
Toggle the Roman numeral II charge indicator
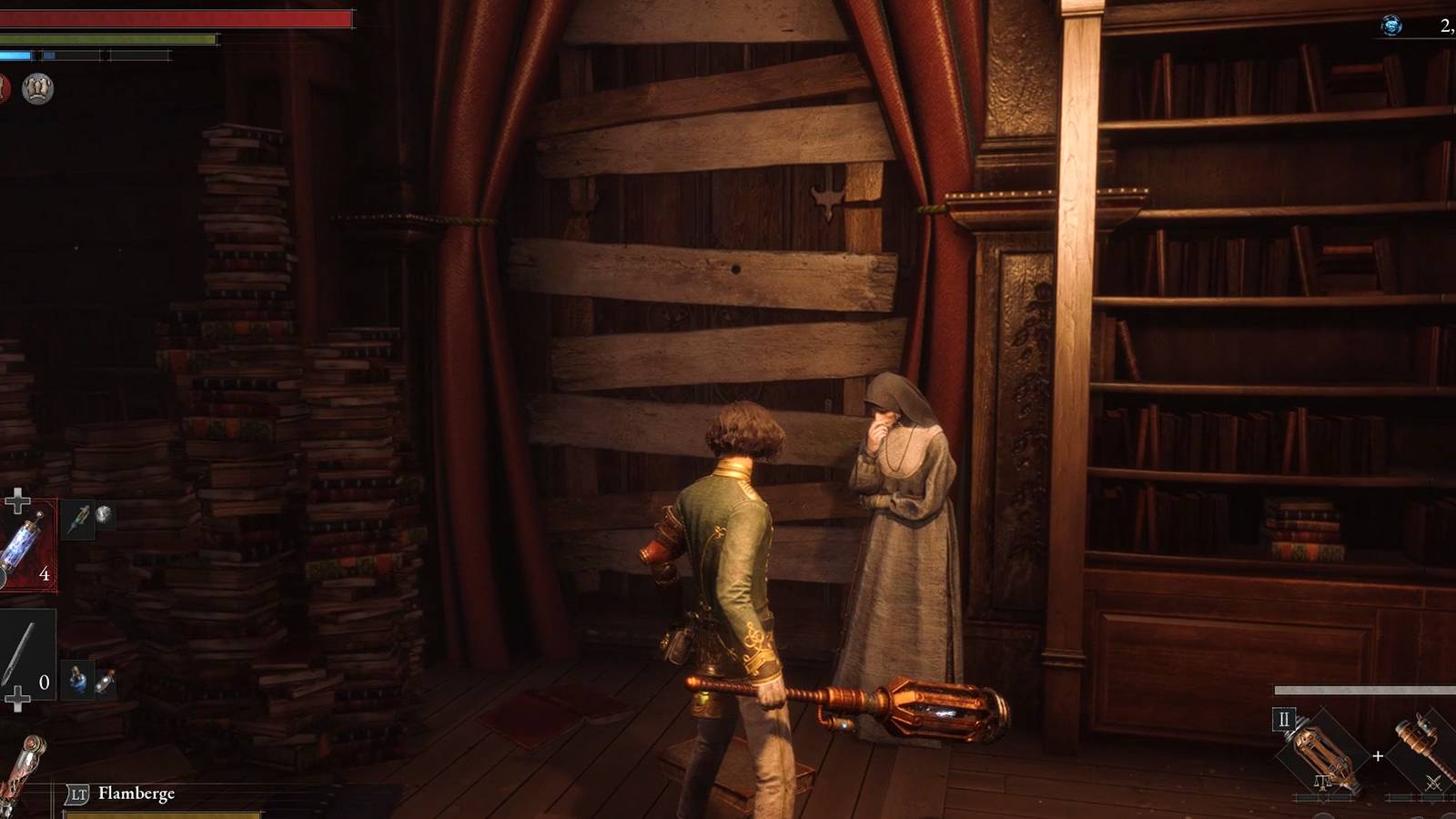click(1285, 719)
